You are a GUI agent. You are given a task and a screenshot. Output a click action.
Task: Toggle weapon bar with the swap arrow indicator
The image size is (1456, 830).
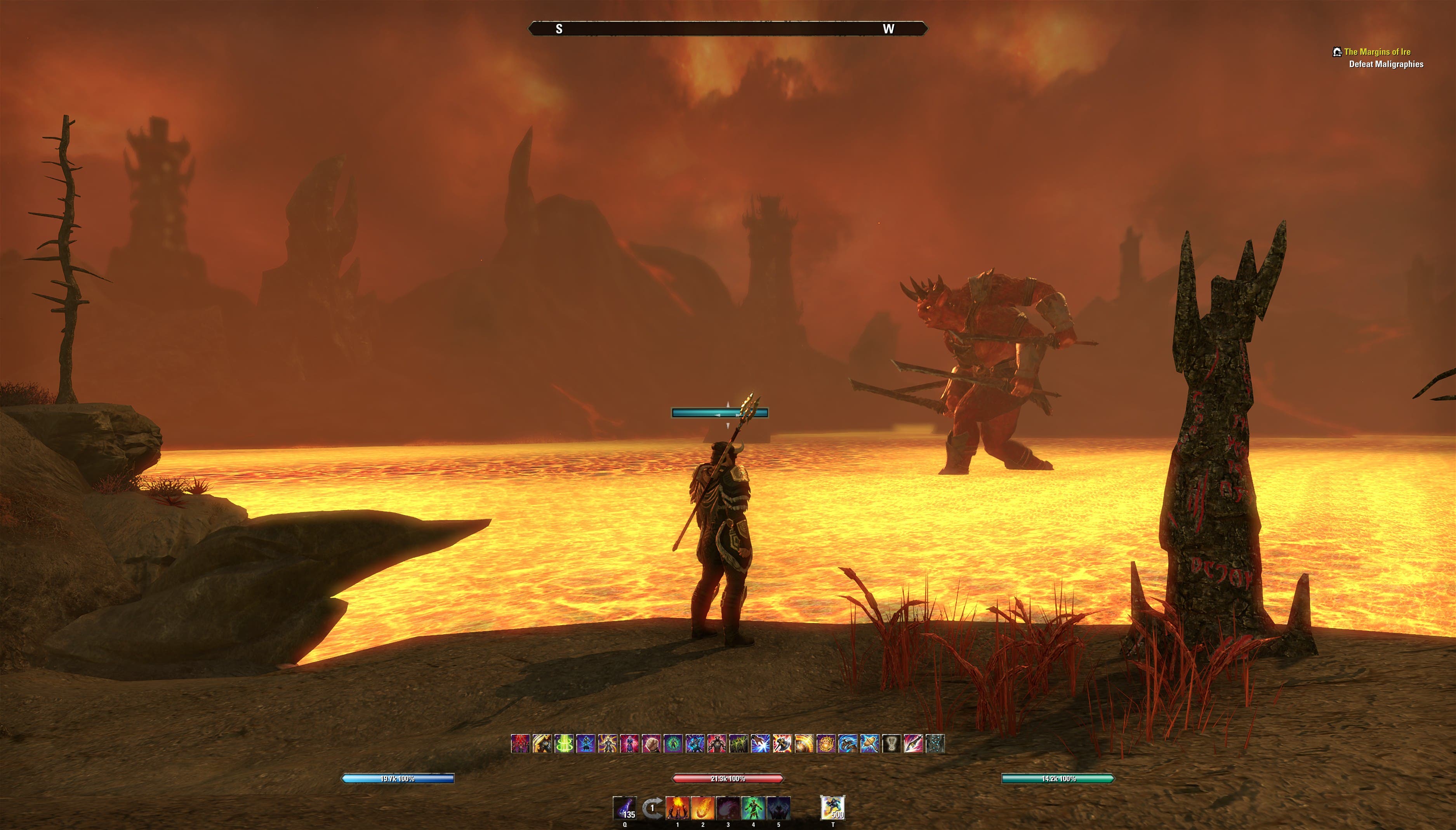click(653, 808)
